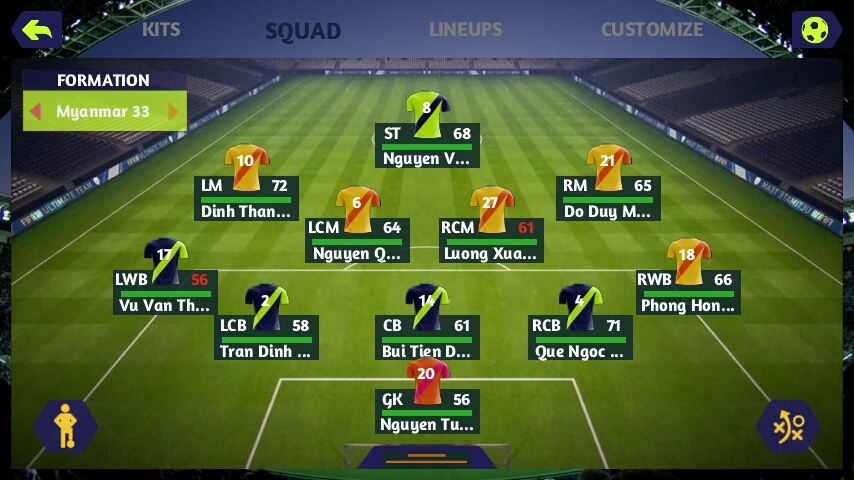Open the tactics board icon

coord(789,428)
